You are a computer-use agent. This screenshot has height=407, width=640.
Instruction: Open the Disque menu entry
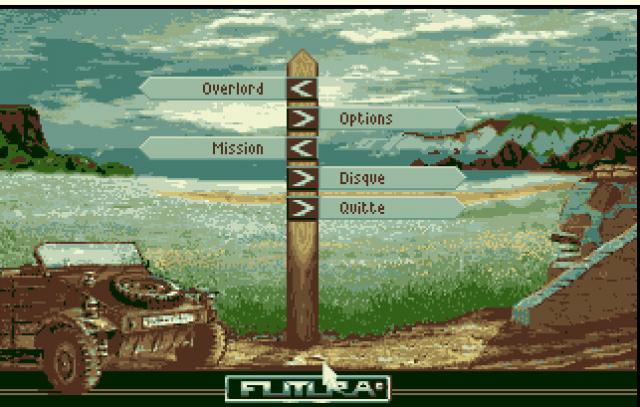pyautogui.click(x=362, y=179)
